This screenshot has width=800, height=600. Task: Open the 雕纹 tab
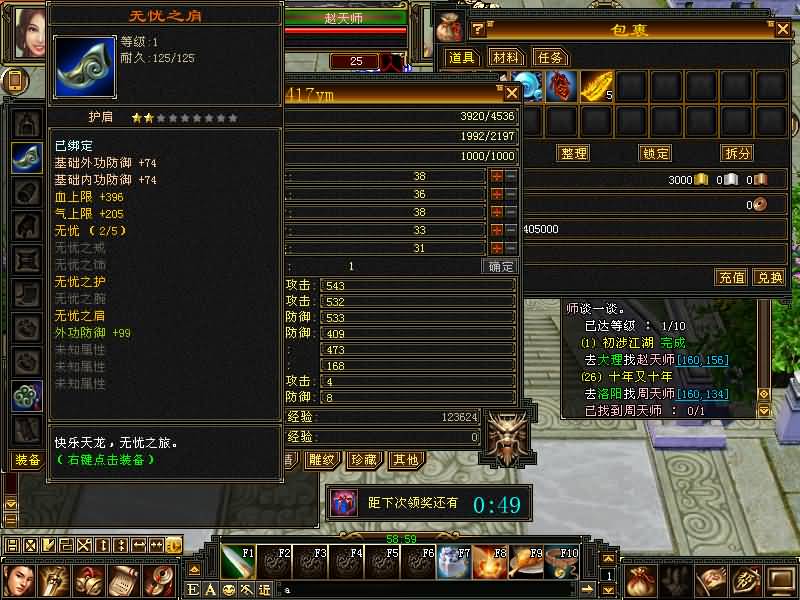(322, 460)
